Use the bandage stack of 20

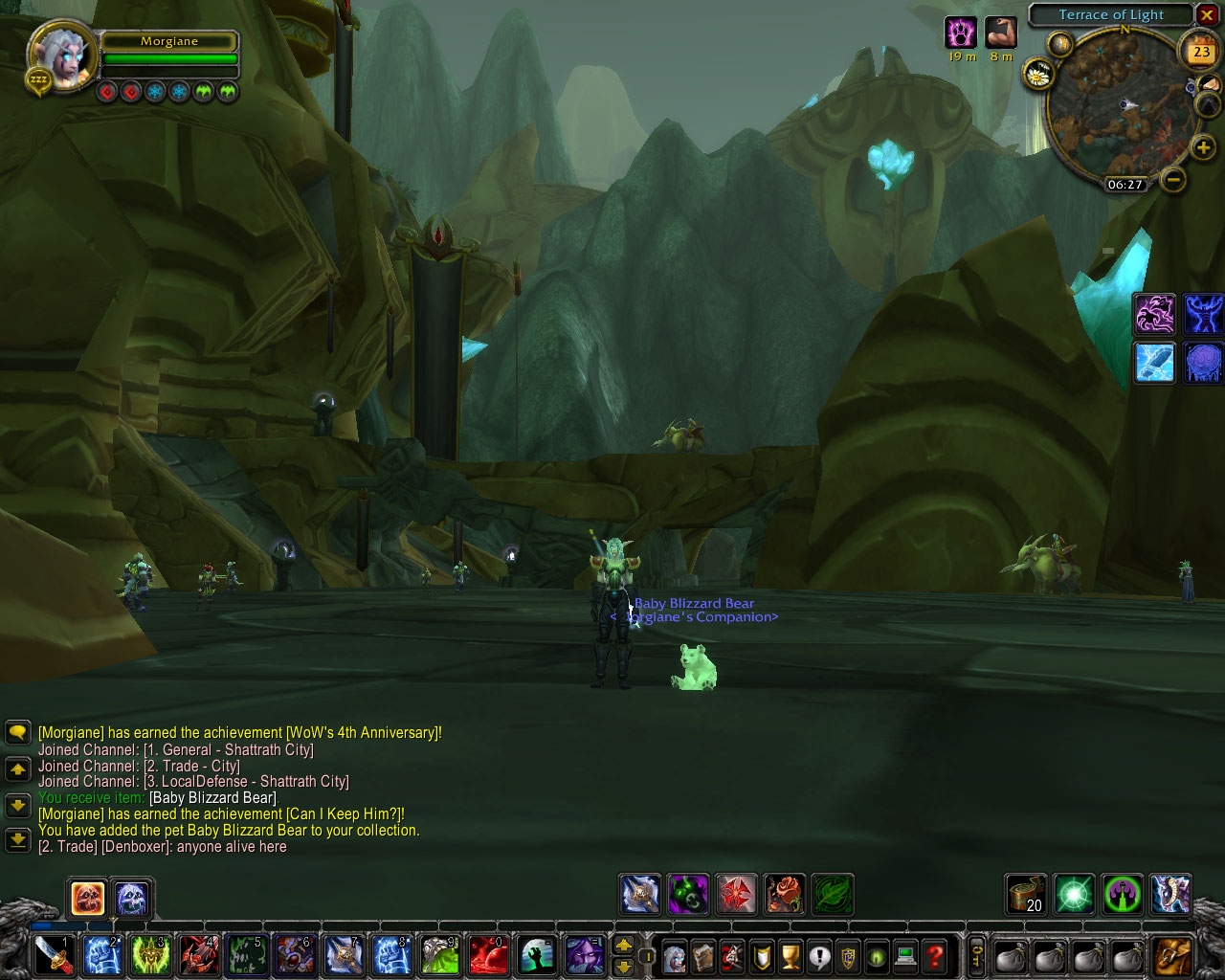(x=1026, y=895)
